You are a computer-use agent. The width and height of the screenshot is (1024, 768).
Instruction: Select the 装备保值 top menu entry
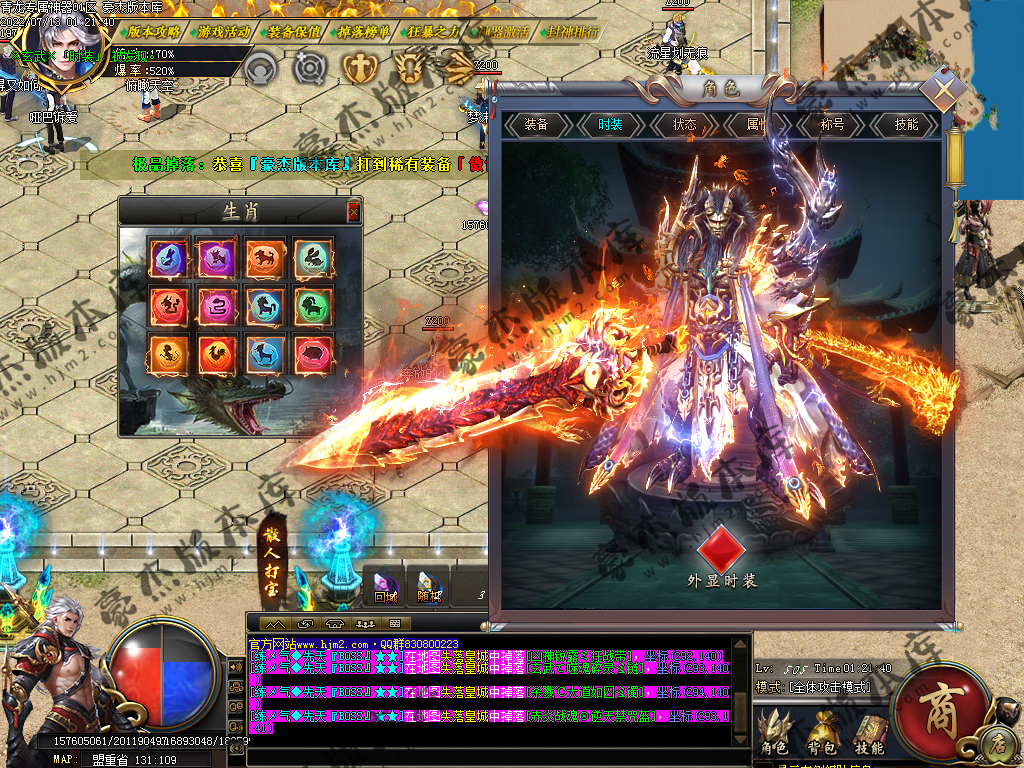click(294, 31)
